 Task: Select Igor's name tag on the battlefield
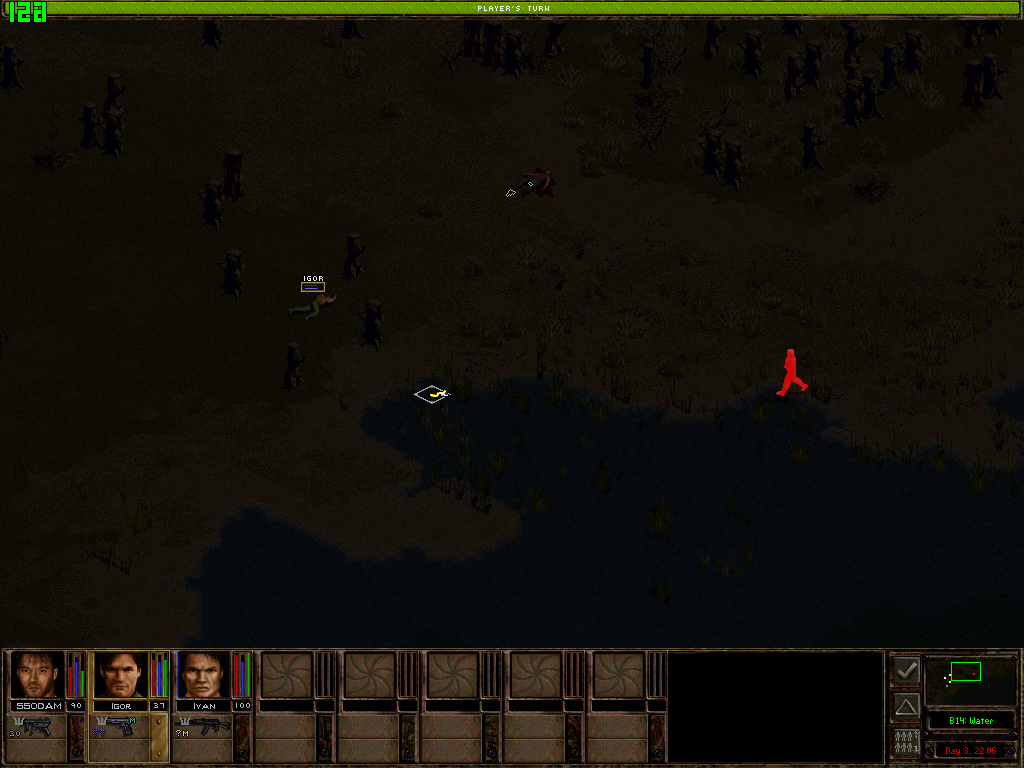tap(313, 279)
